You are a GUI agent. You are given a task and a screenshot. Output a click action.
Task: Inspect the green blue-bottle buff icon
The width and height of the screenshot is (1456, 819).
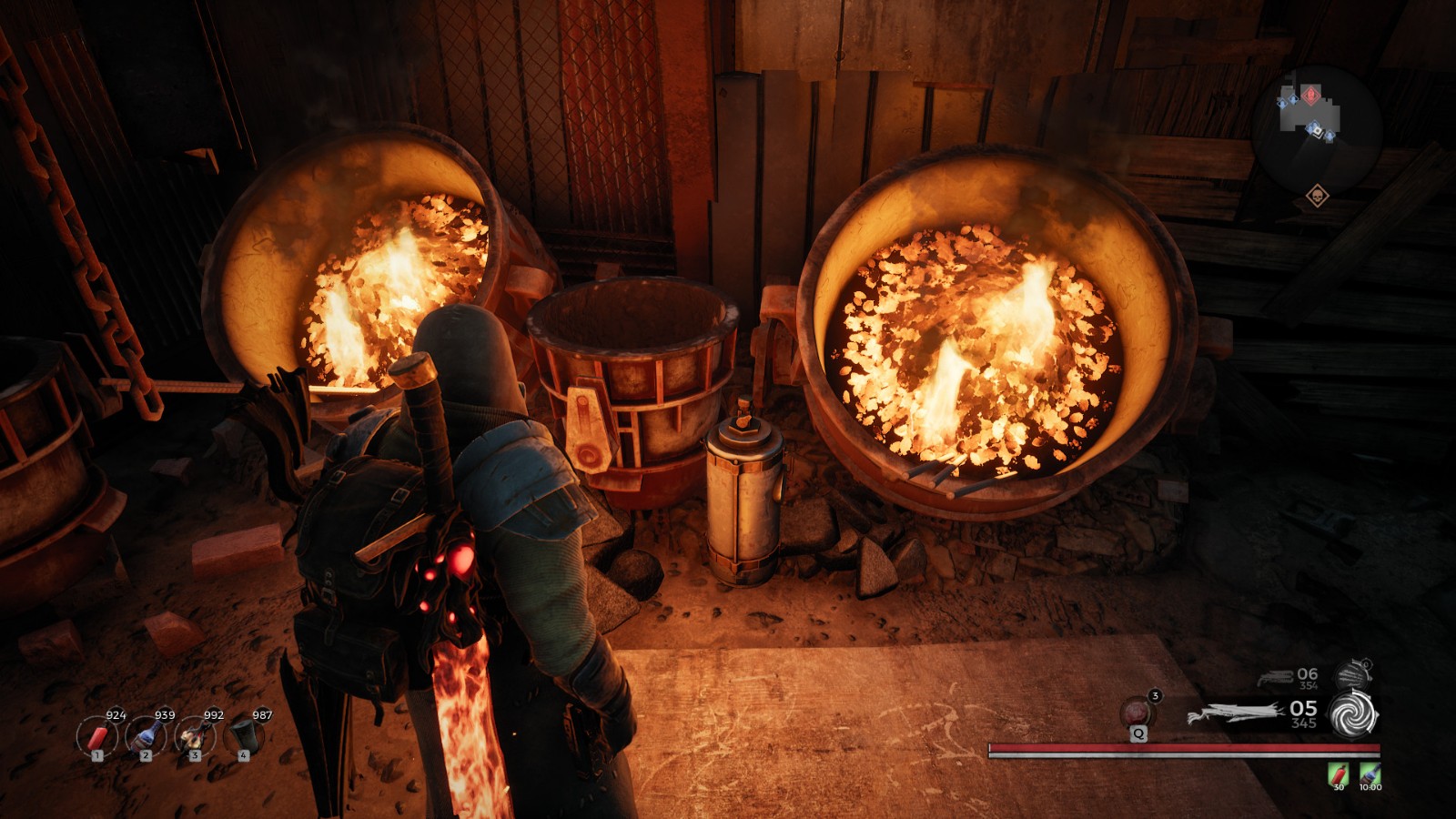(1370, 773)
